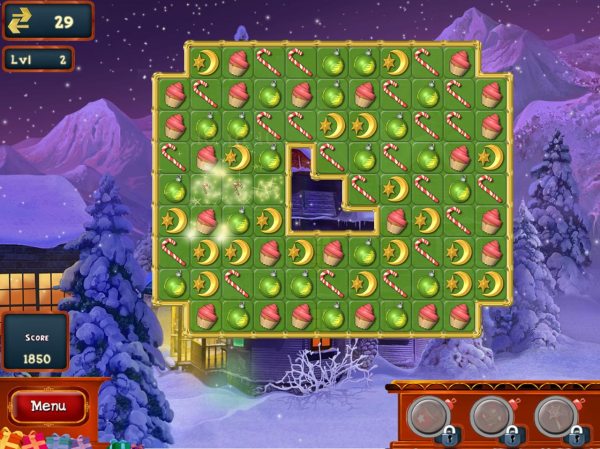600x449 pixels.
Task: Open the red Menu button
Action: [48, 406]
